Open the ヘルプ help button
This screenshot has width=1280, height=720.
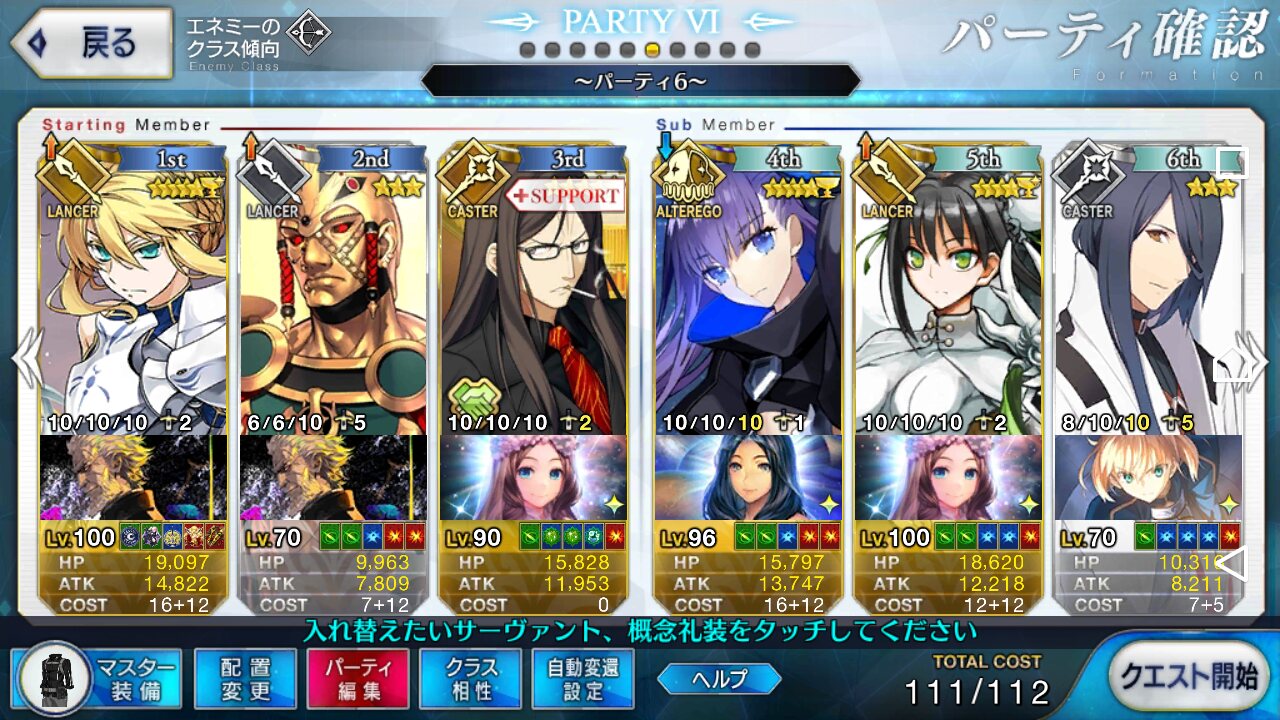[x=719, y=679]
